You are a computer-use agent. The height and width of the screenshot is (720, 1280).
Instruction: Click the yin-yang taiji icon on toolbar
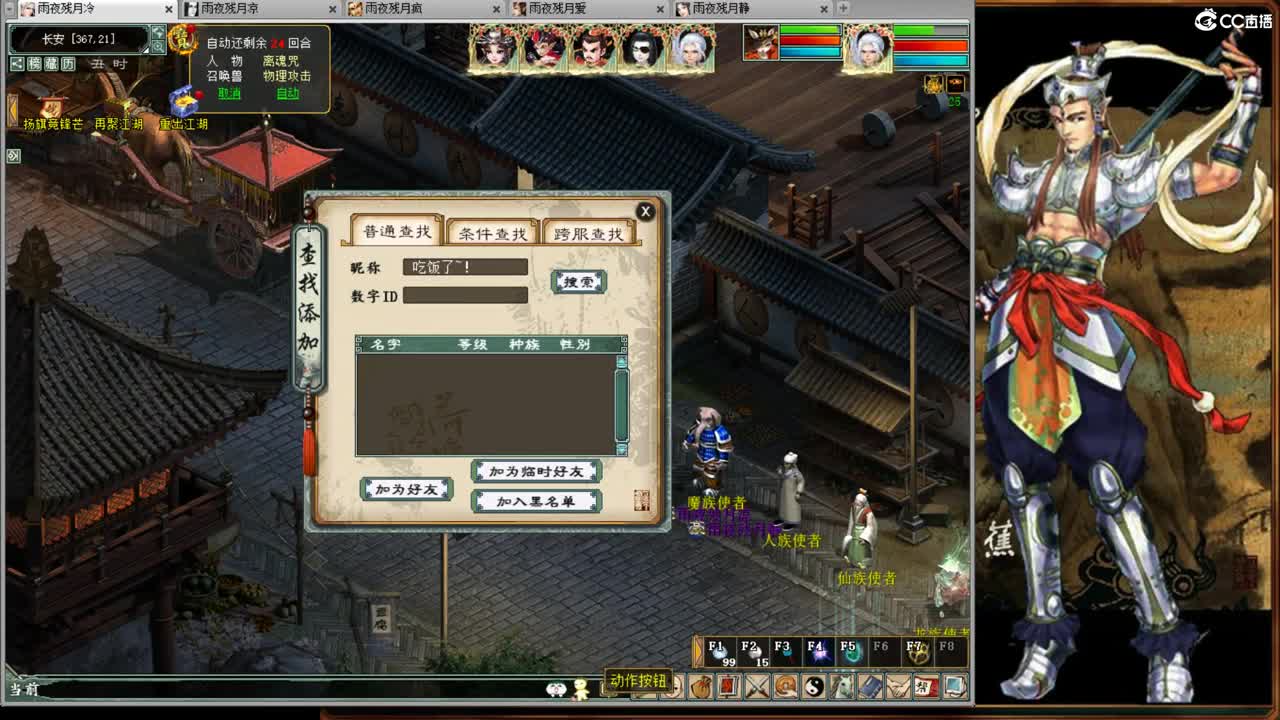pyautogui.click(x=812, y=686)
